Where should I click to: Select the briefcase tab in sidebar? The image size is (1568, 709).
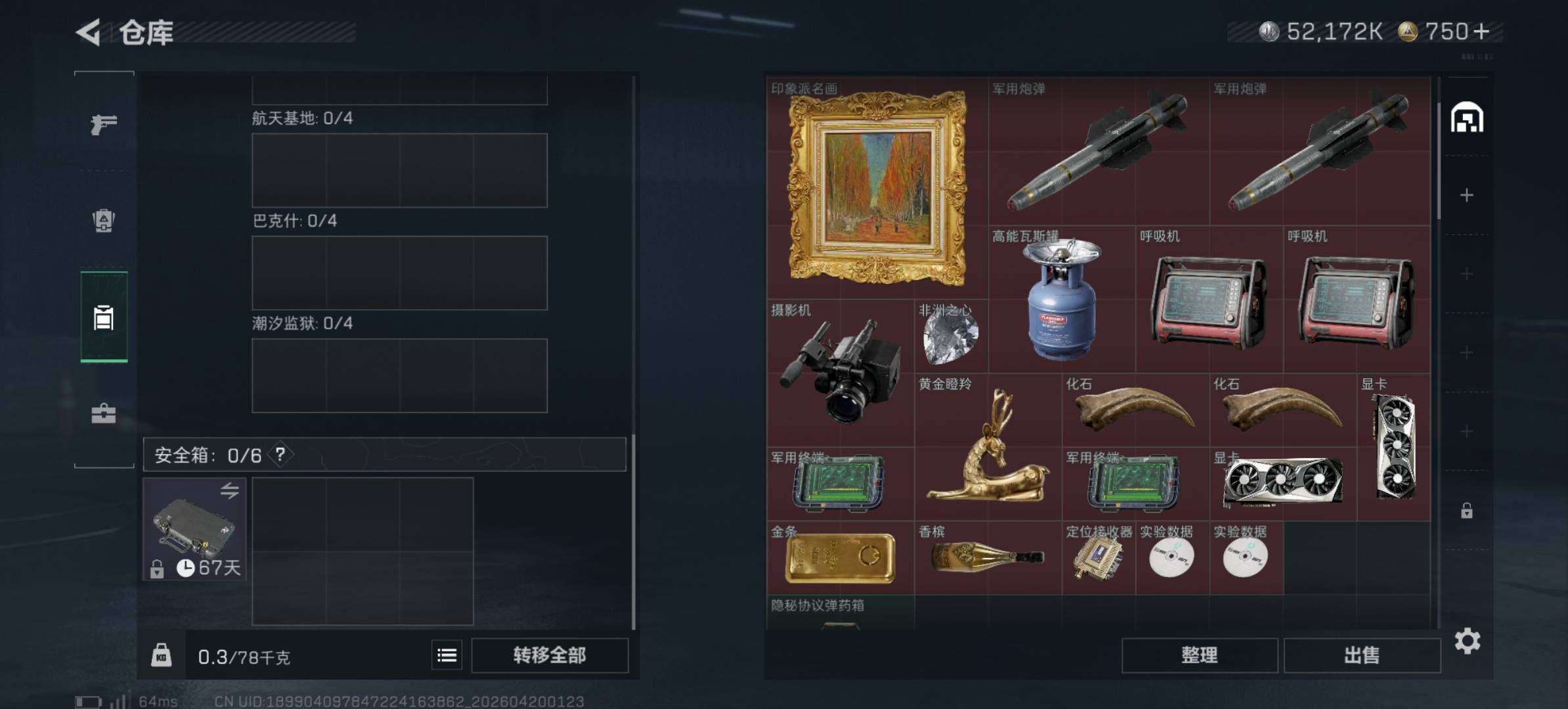point(104,414)
